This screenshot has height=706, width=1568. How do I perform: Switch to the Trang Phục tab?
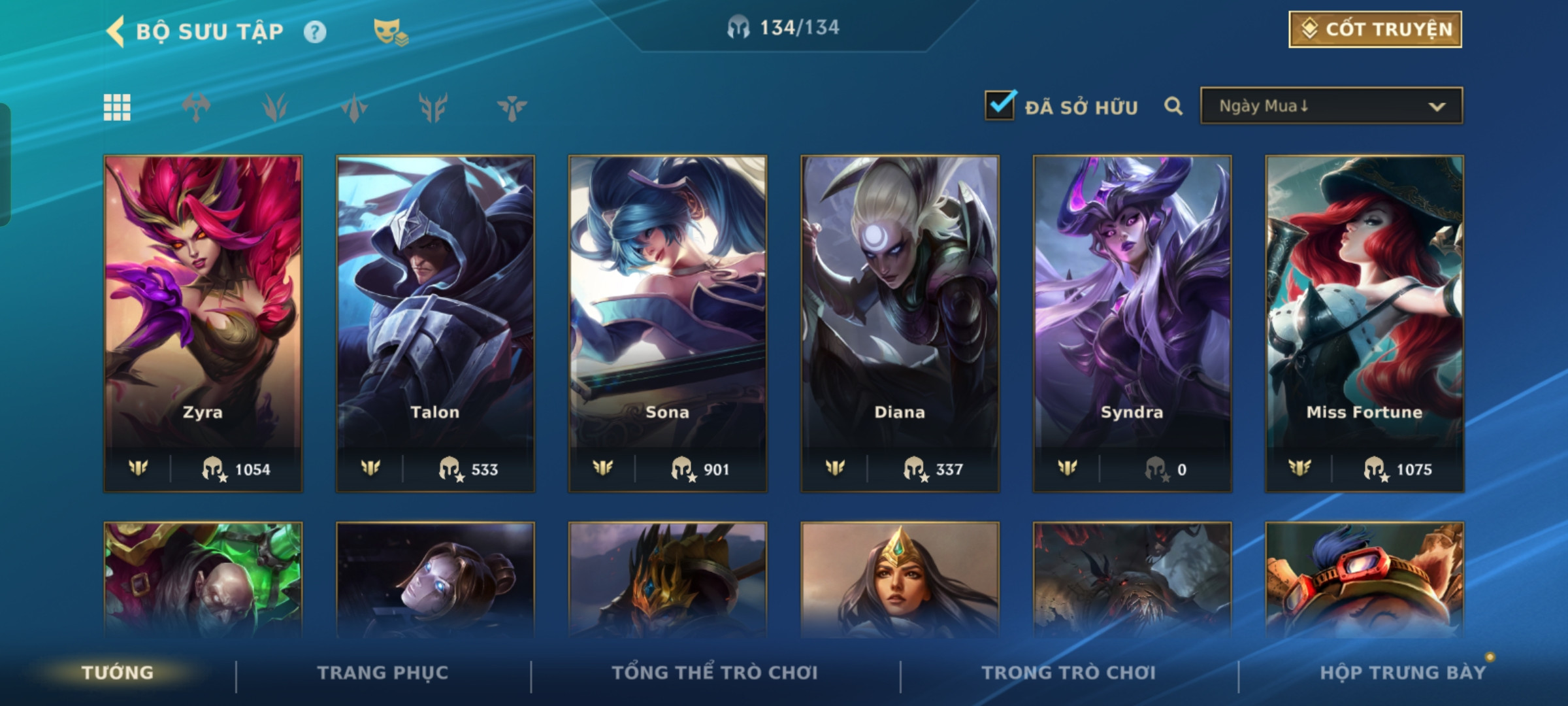tap(383, 673)
